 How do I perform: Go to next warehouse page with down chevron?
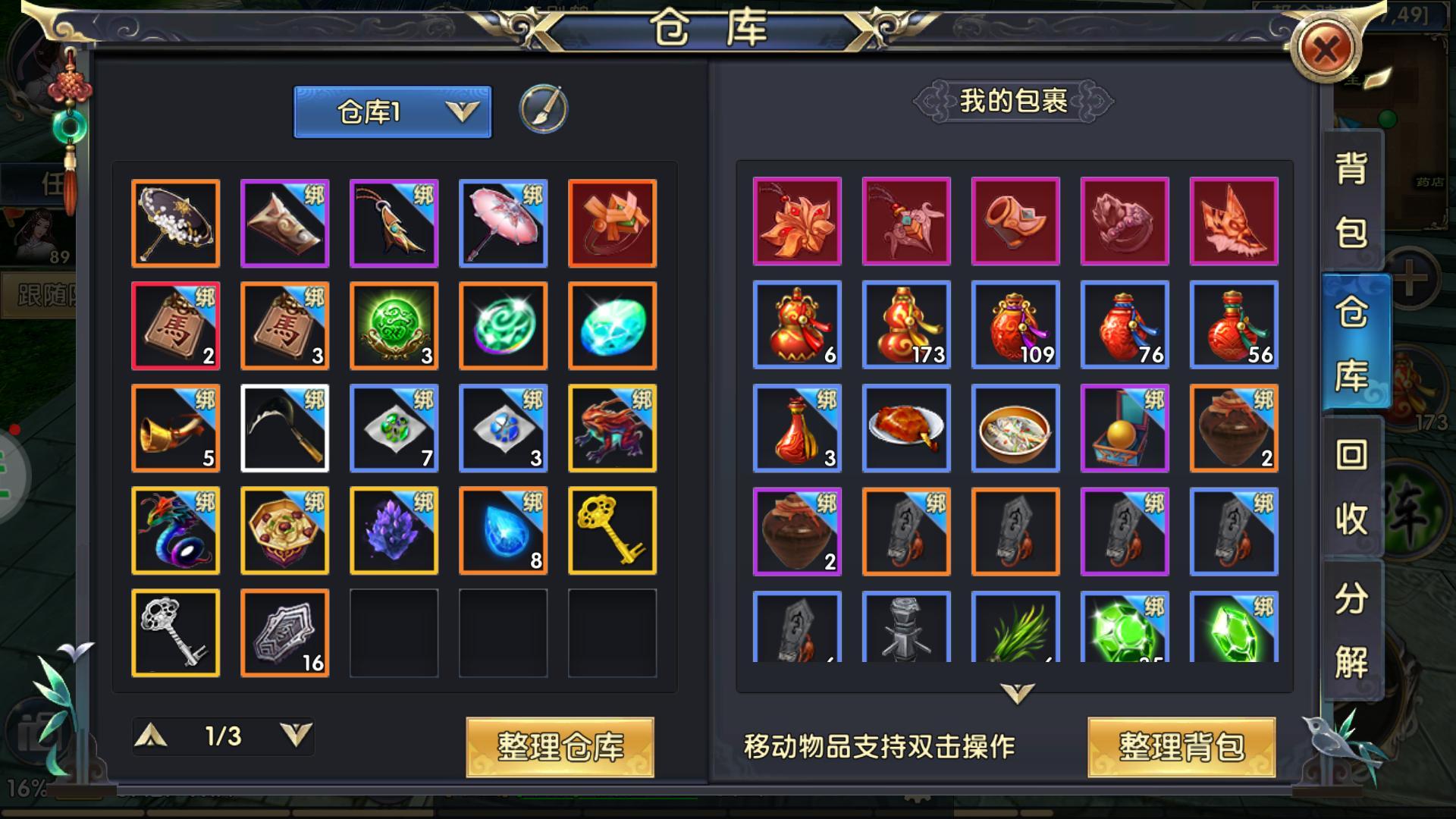(297, 736)
